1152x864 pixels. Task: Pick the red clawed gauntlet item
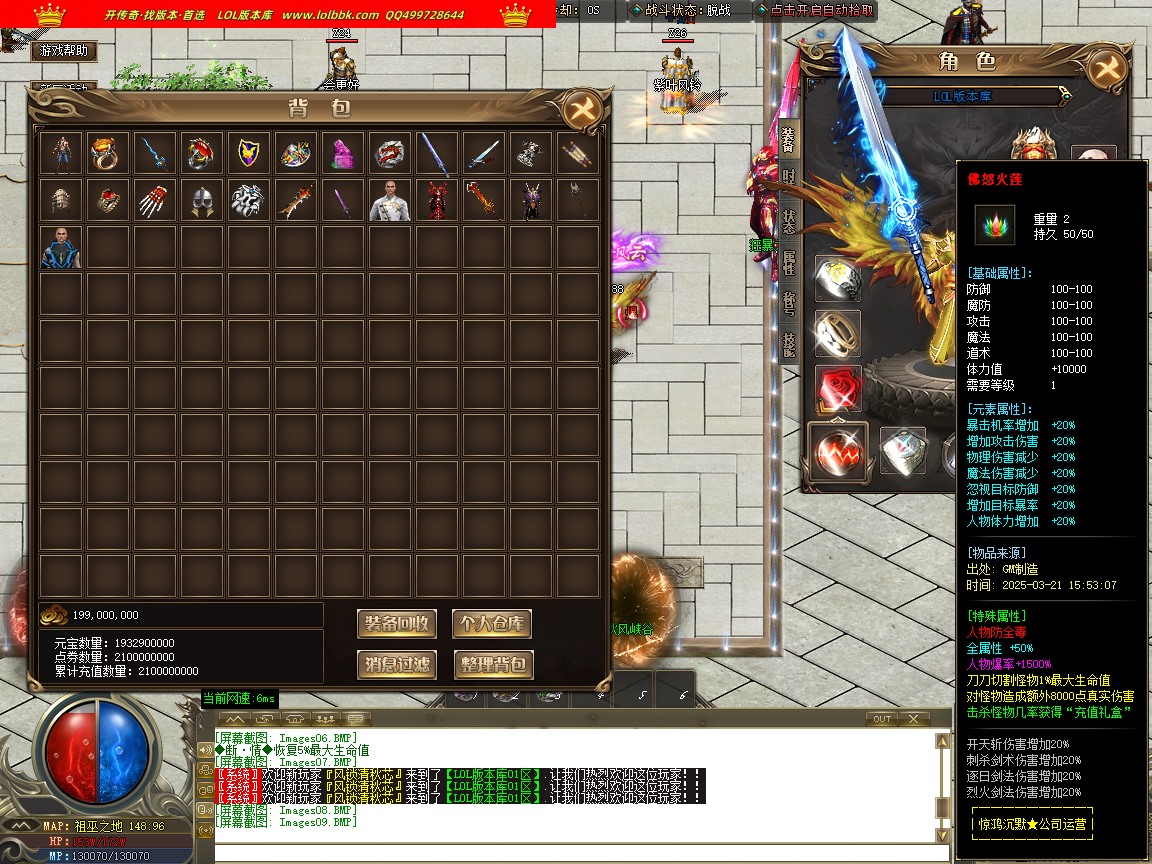[153, 201]
